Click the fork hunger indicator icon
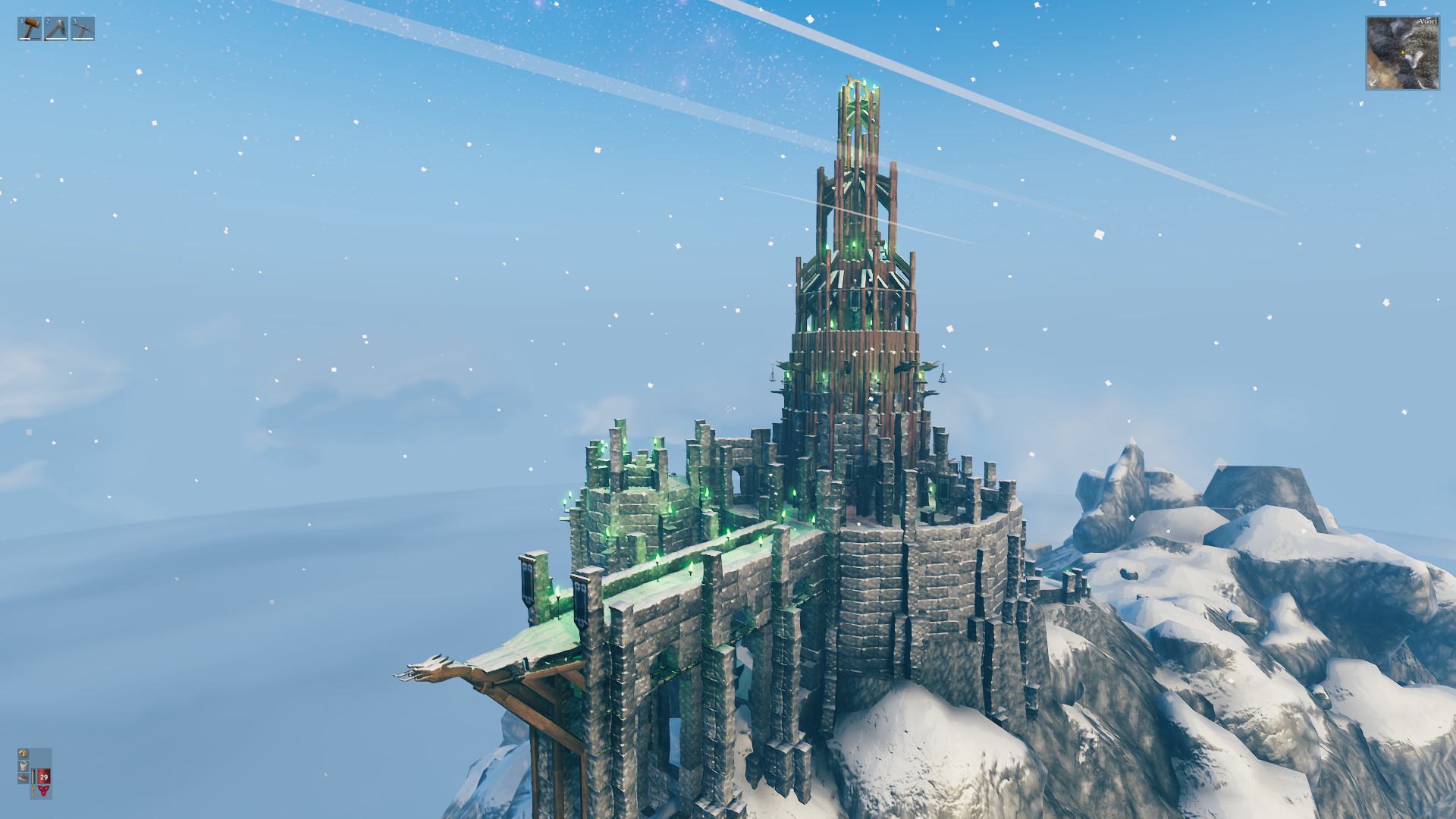 (x=33, y=790)
